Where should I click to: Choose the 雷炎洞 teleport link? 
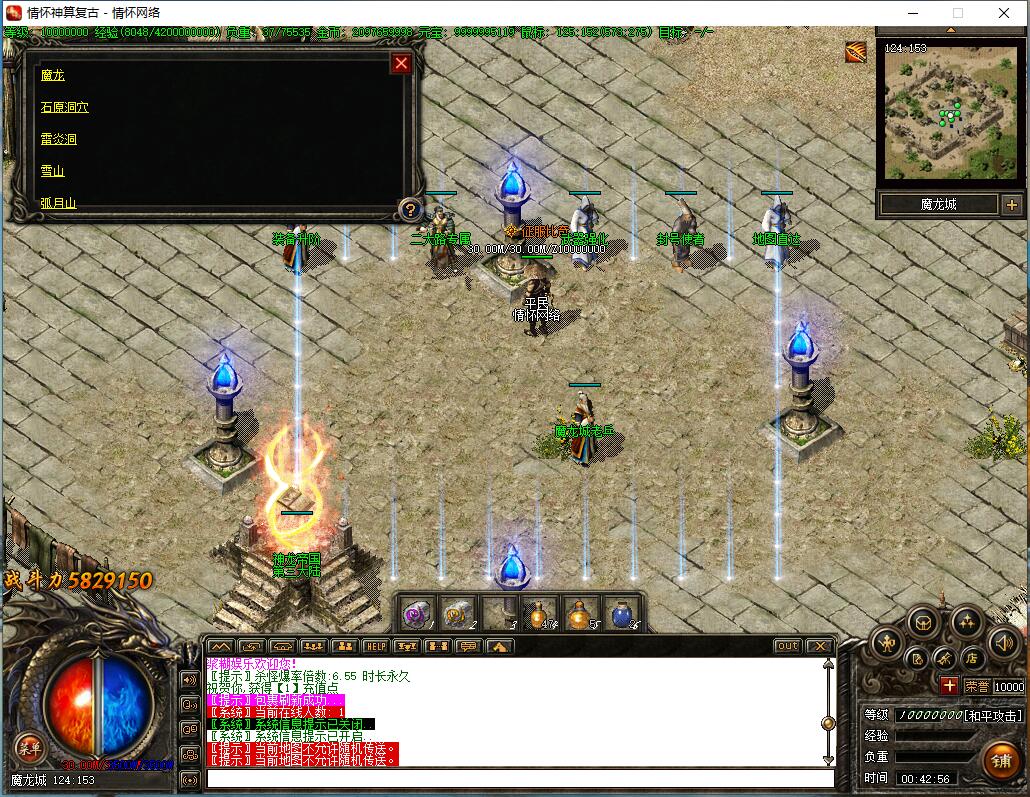58,139
